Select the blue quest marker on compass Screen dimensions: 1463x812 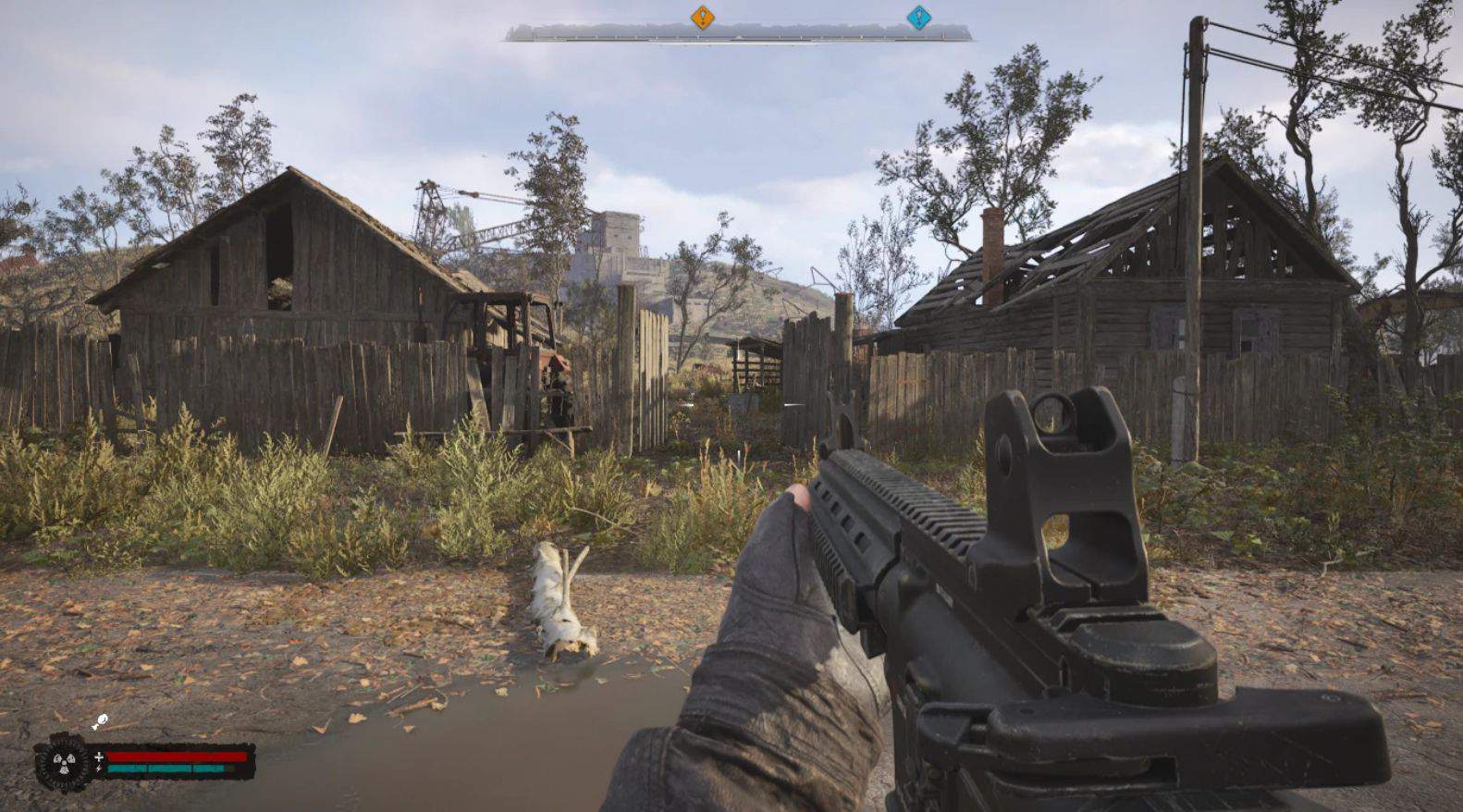coord(917,17)
